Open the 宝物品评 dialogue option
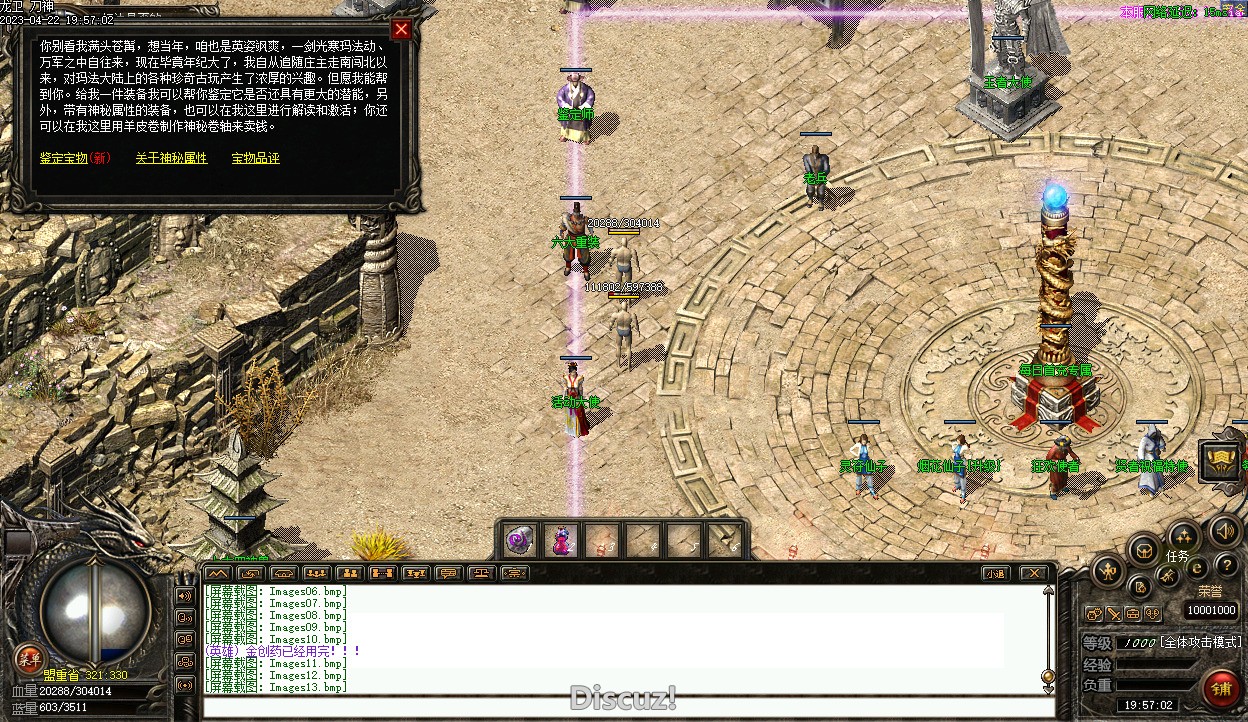Screen dimensions: 1248x722 click(x=255, y=158)
